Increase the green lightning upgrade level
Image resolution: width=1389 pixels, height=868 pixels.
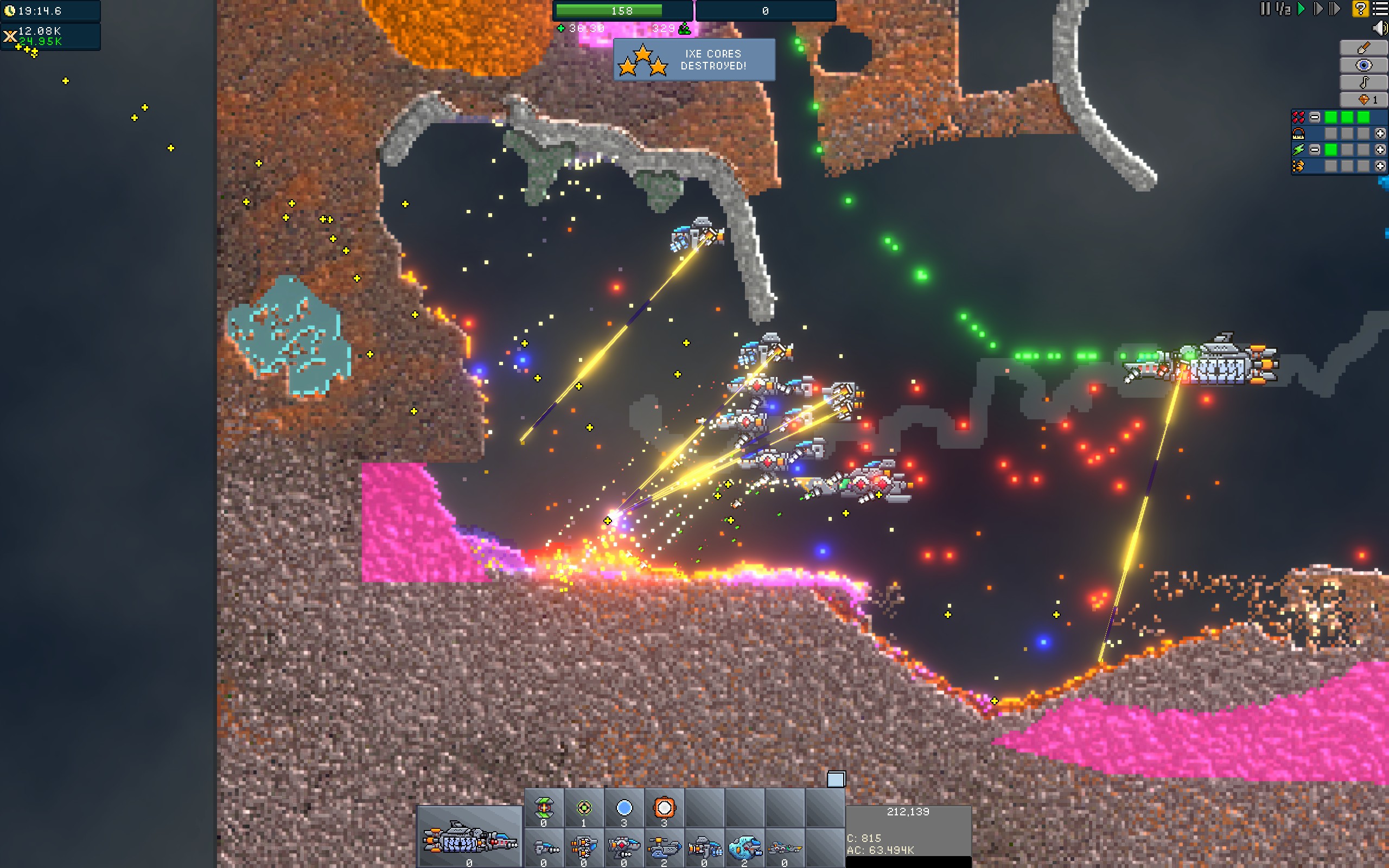[x=1380, y=150]
